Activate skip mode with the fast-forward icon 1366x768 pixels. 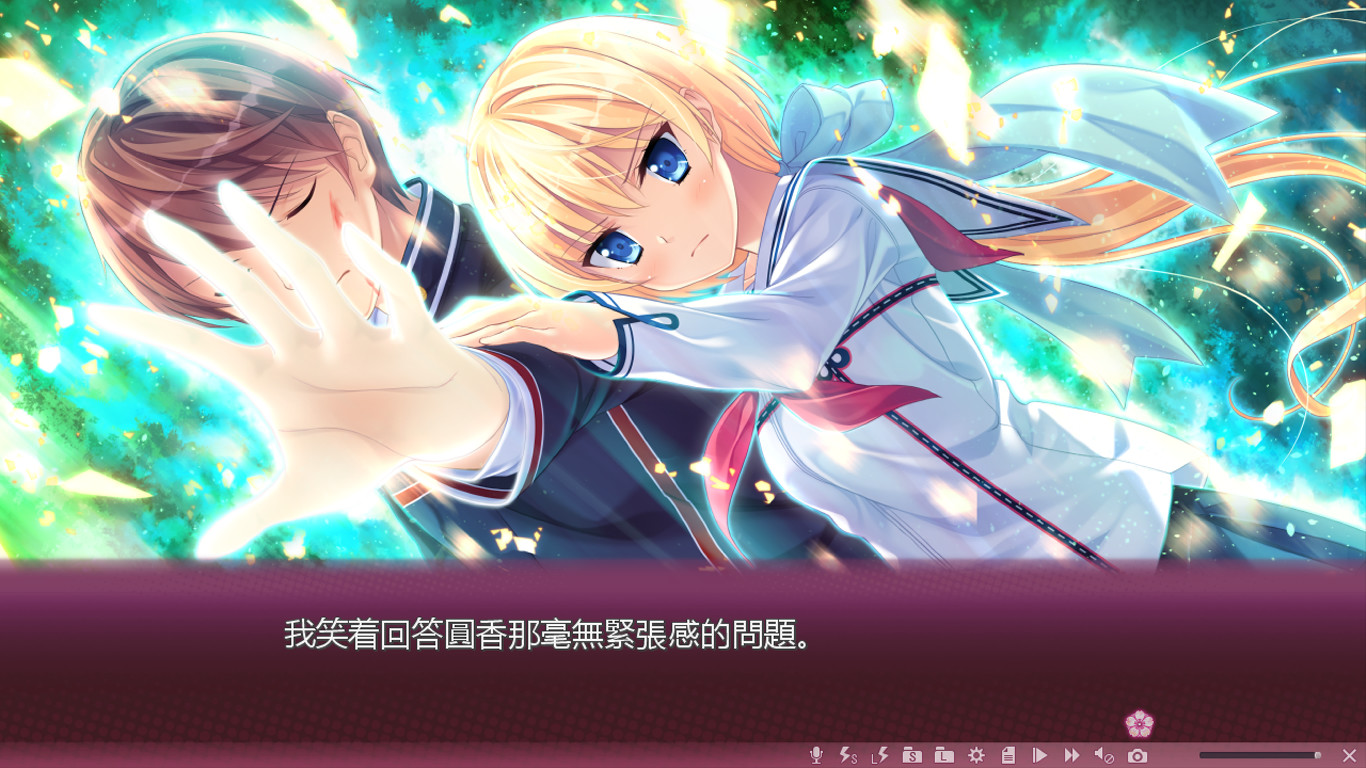click(1071, 755)
